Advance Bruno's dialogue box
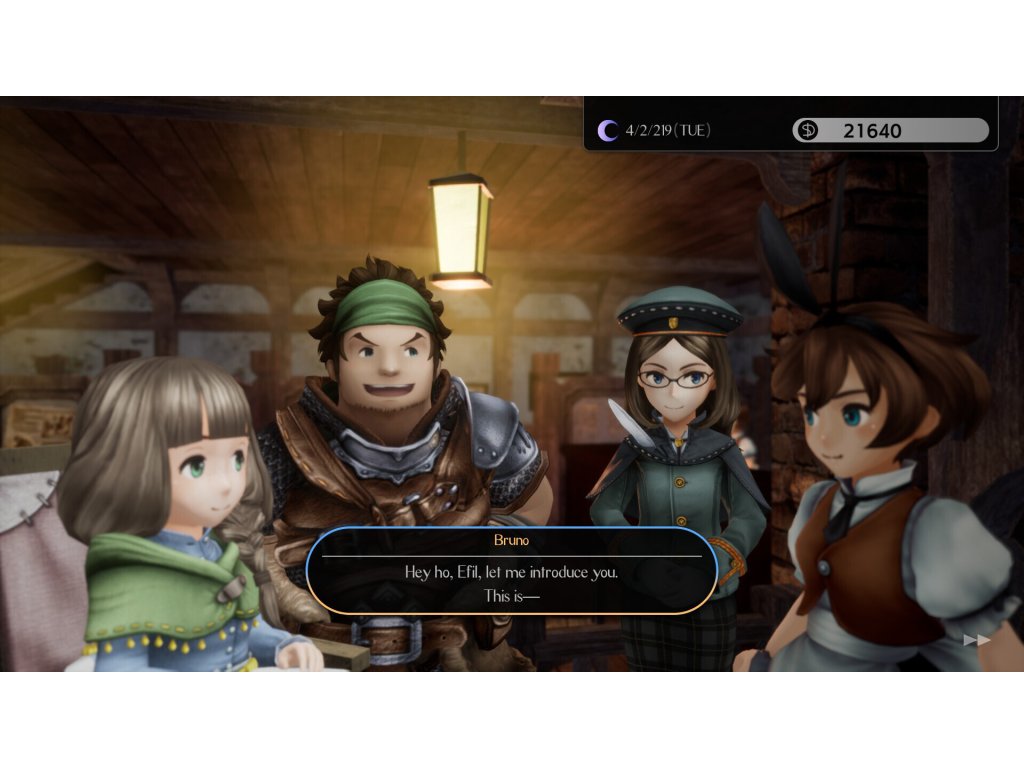1024x768 pixels. pyautogui.click(x=511, y=571)
